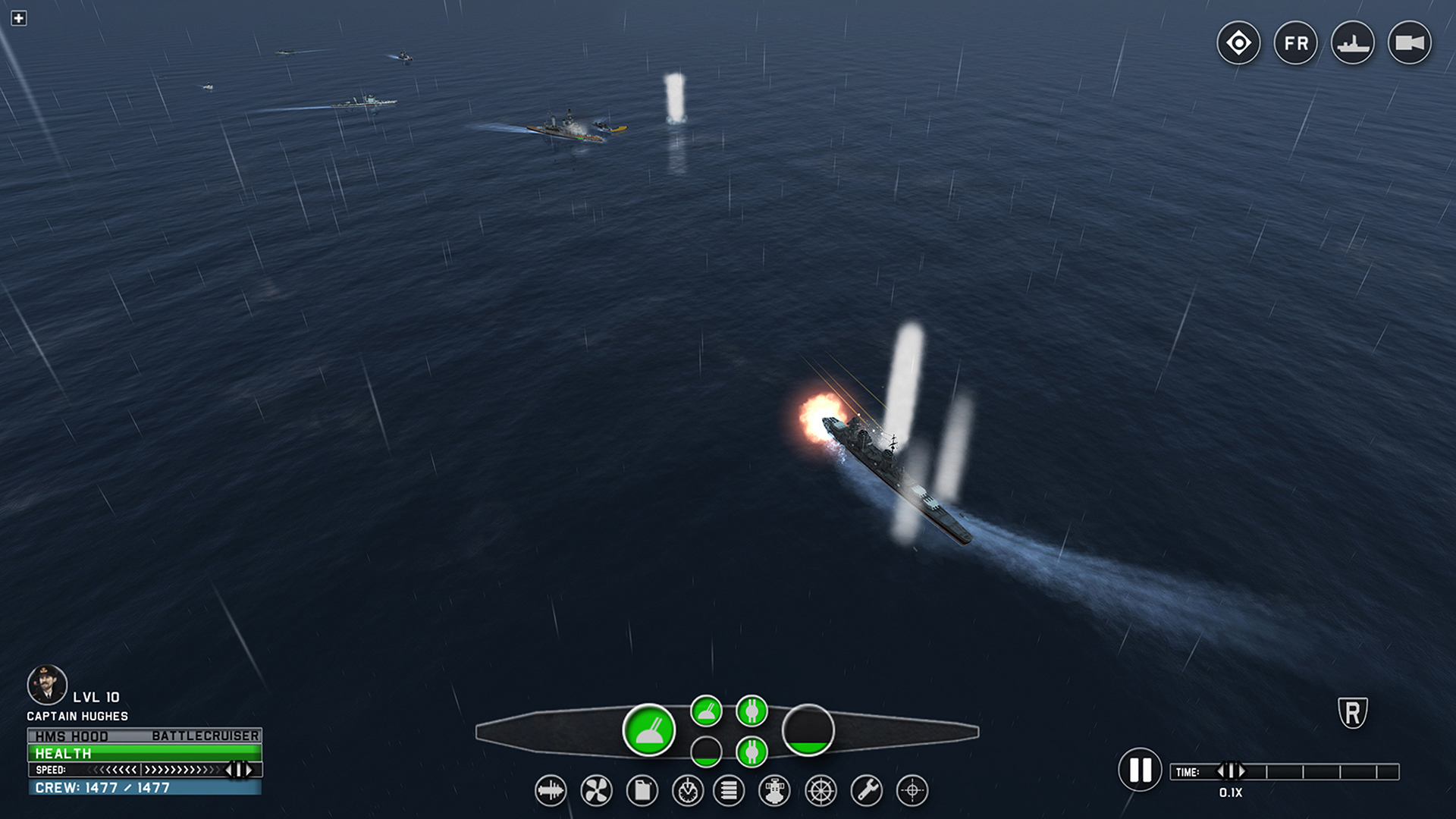The height and width of the screenshot is (819, 1456).
Task: Click the FR button at top right
Action: point(1294,43)
